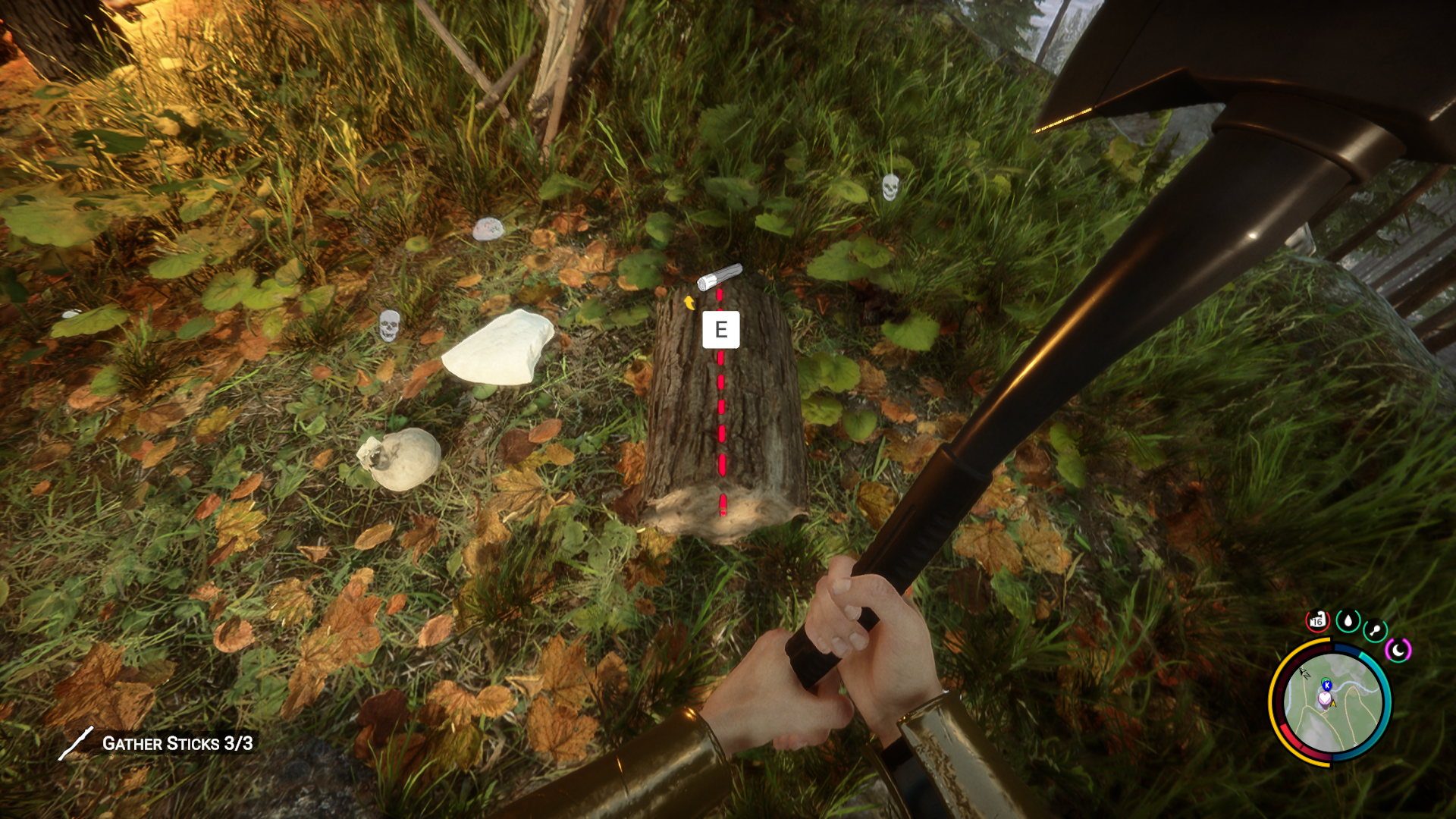The image size is (1456, 819).
Task: Click the log pickup icon above the stump
Action: point(720,277)
